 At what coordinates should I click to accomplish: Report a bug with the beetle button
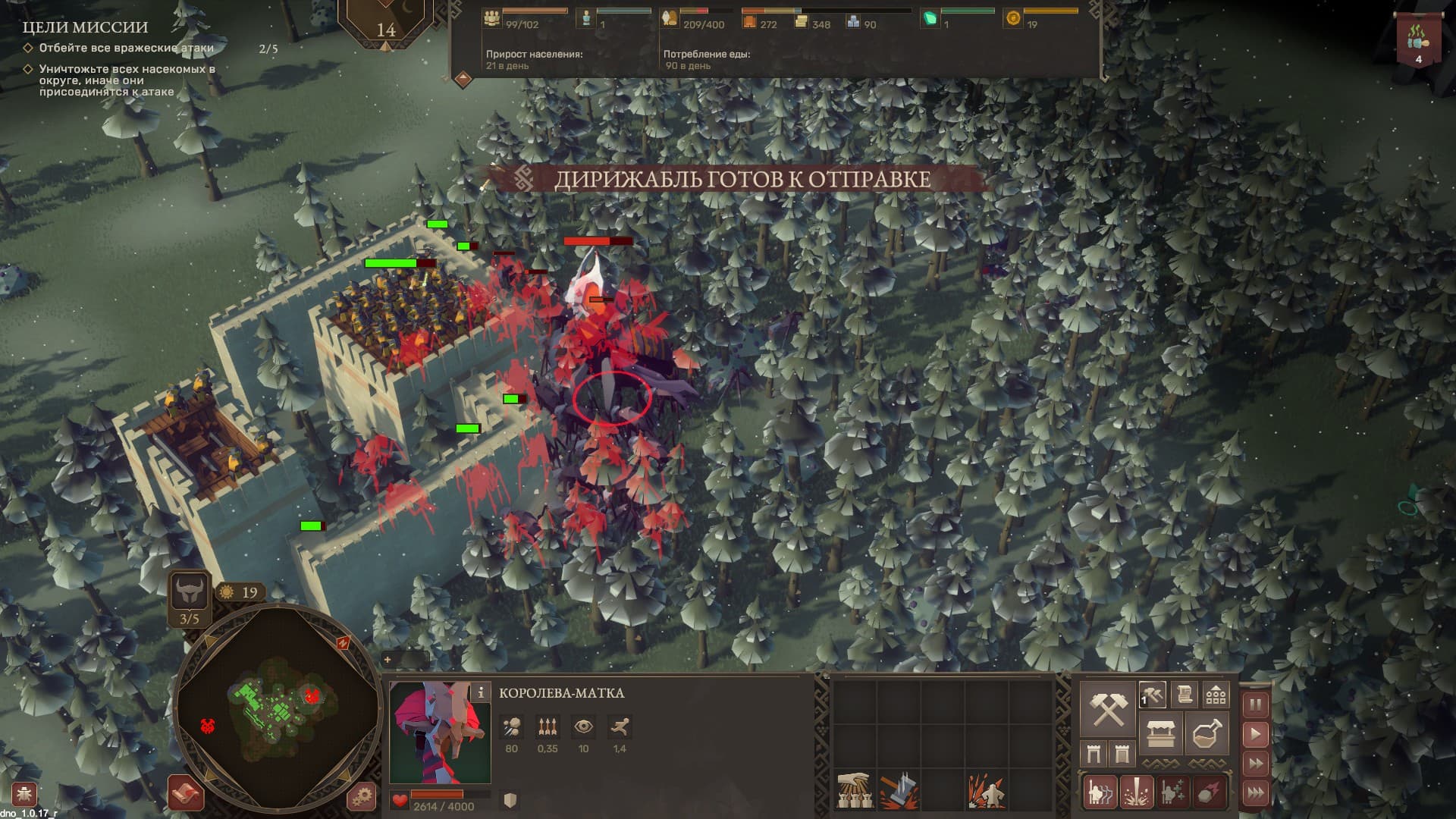24,795
